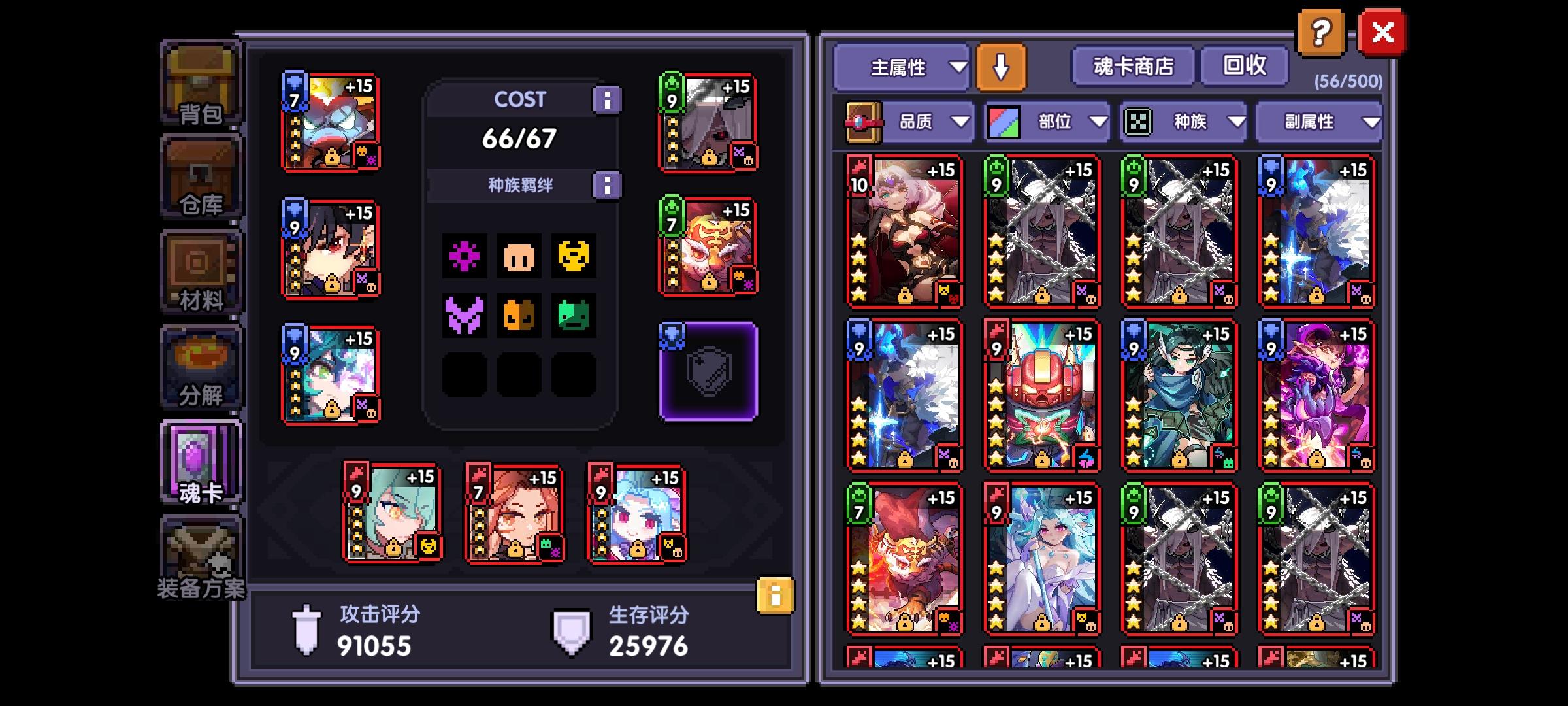Screen dimensions: 1568x706
Task: Click the 回收 recycle button
Action: pos(1243,65)
